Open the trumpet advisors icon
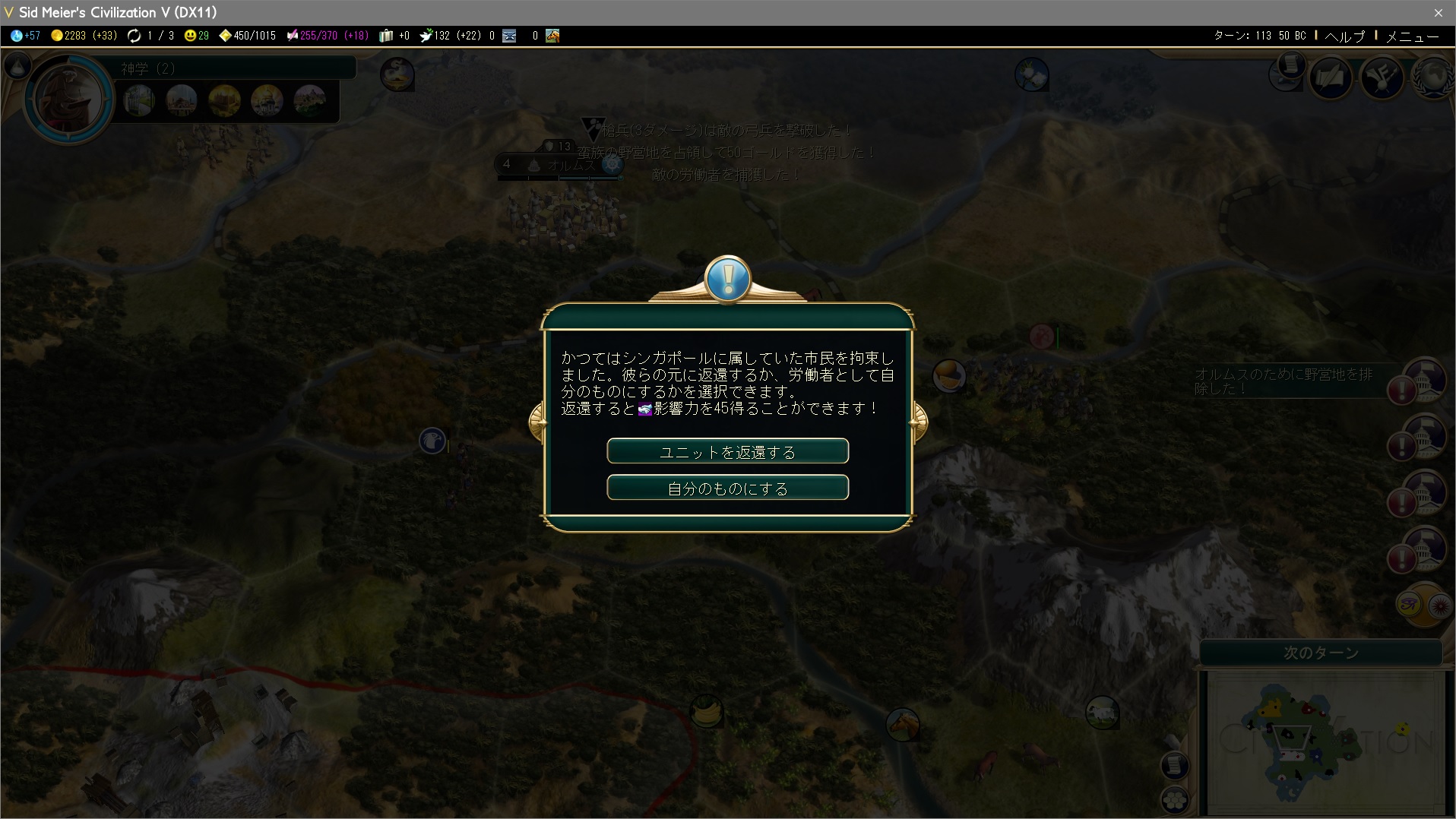 [x=1382, y=78]
